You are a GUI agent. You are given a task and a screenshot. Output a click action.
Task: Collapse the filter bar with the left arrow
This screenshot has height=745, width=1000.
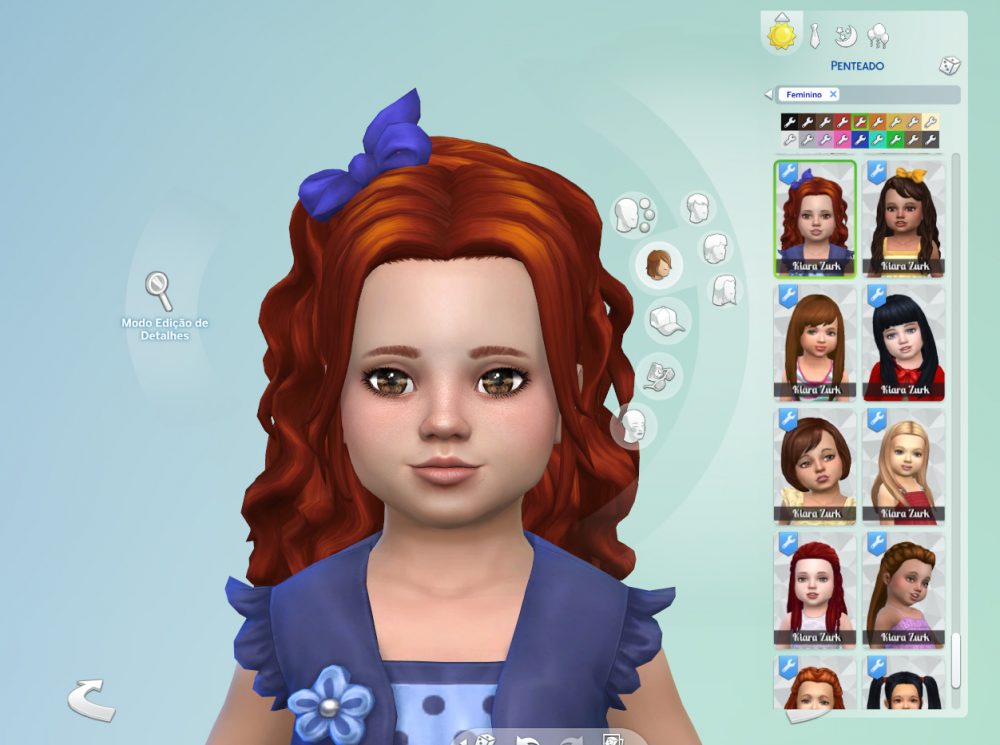click(x=768, y=95)
